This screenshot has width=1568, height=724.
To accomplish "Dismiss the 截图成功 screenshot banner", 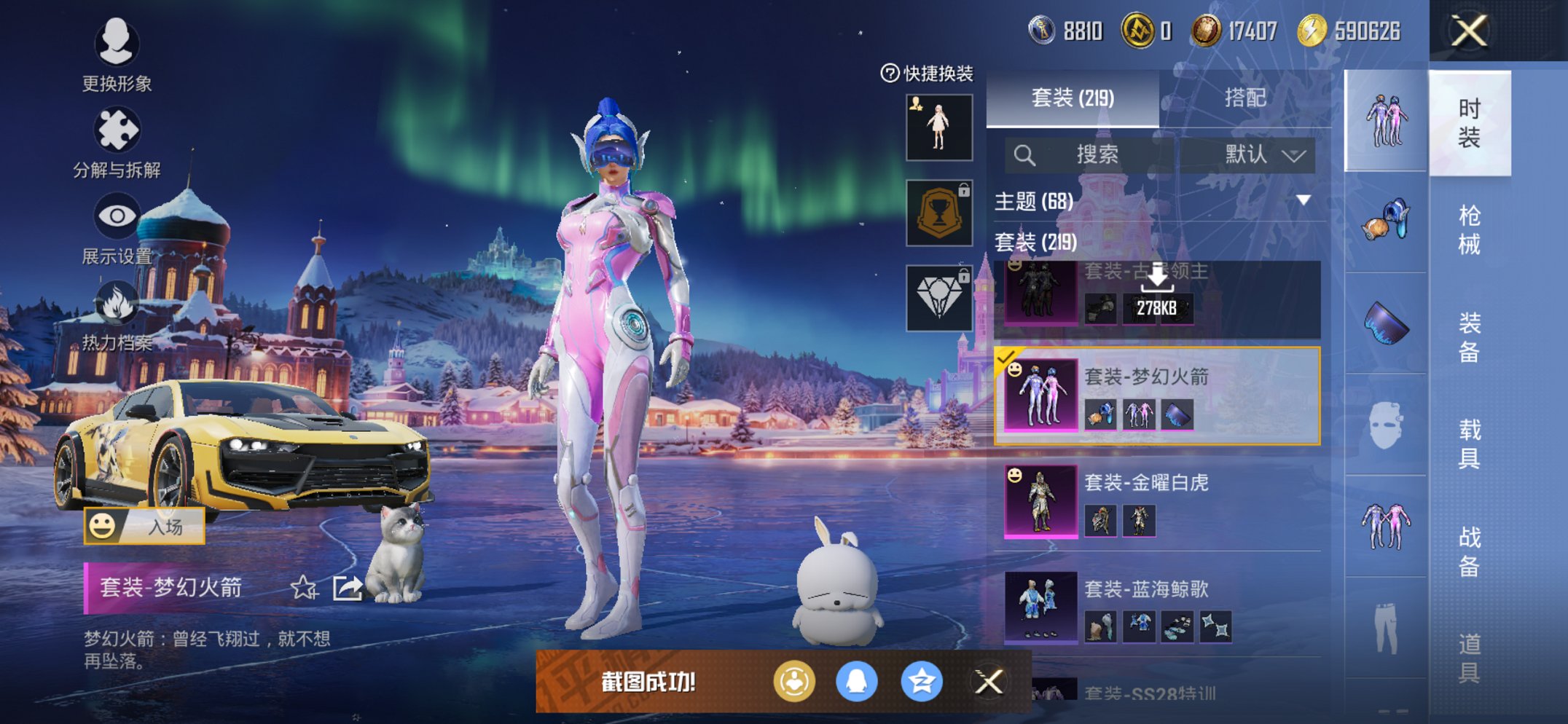I will click(989, 682).
